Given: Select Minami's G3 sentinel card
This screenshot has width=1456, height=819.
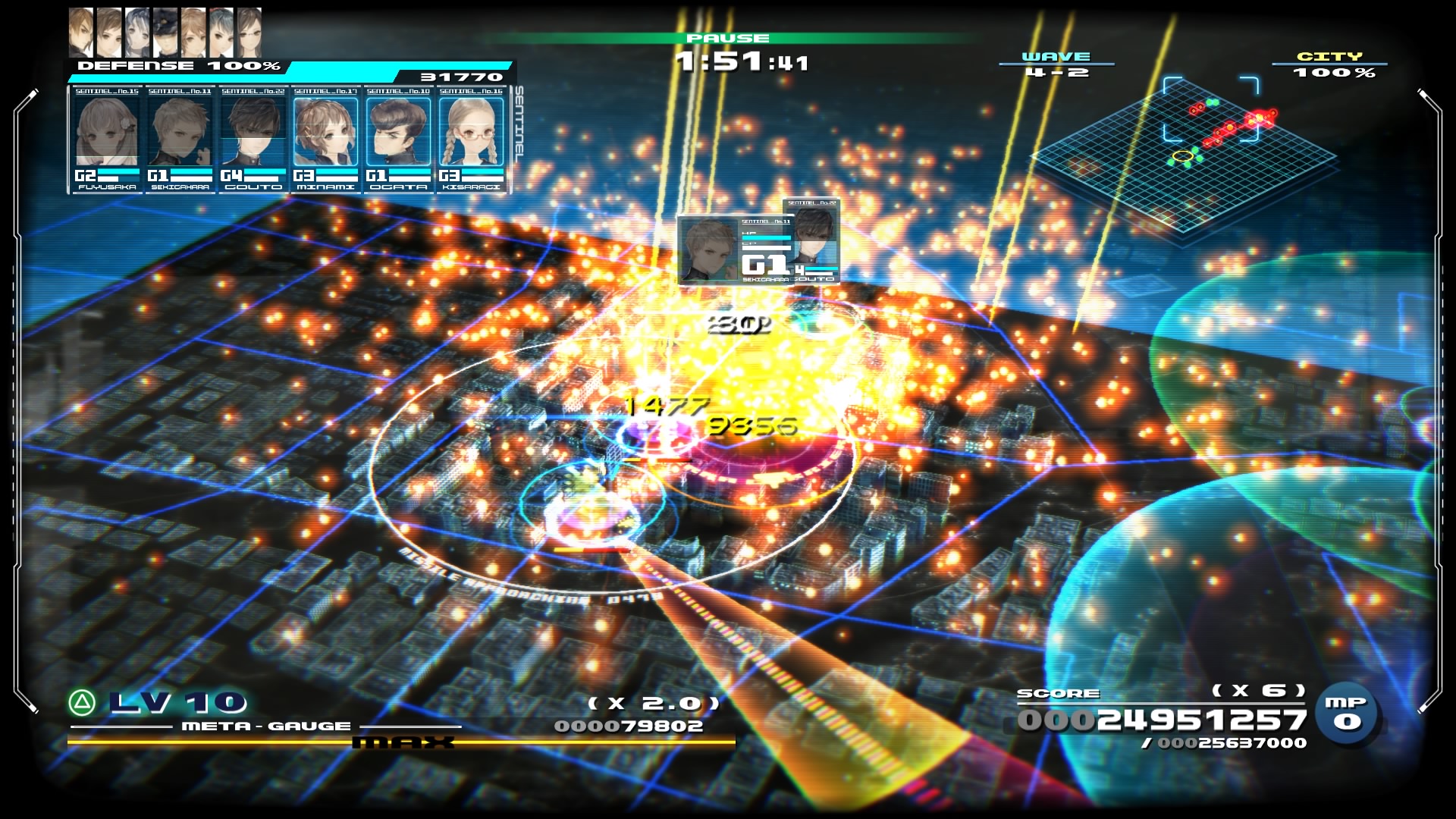Looking at the screenshot, I should click(x=325, y=140).
